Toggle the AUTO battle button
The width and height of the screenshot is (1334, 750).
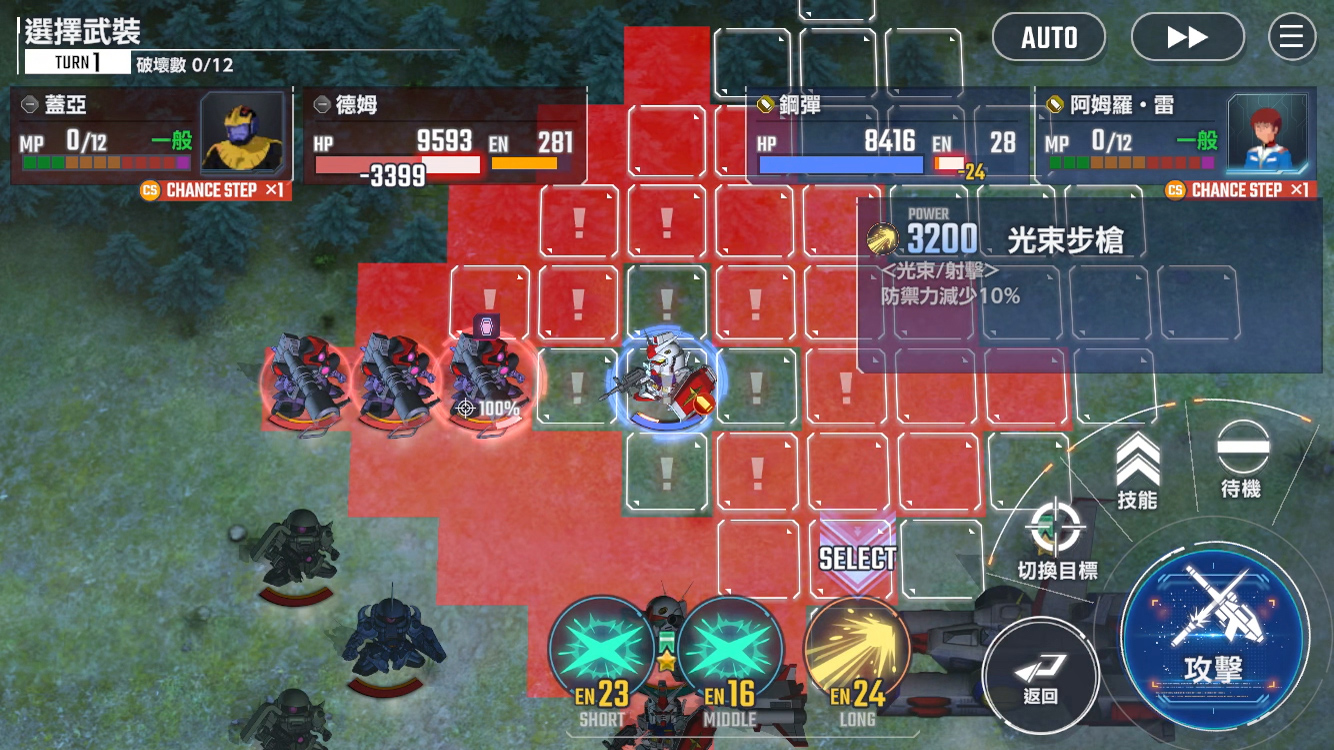tap(1048, 38)
